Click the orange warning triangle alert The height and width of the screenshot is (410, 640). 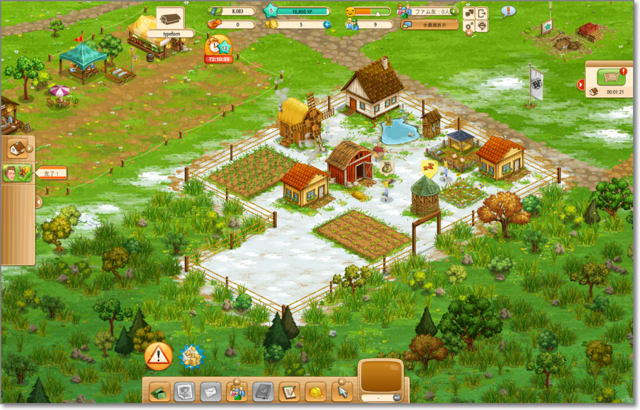click(158, 355)
